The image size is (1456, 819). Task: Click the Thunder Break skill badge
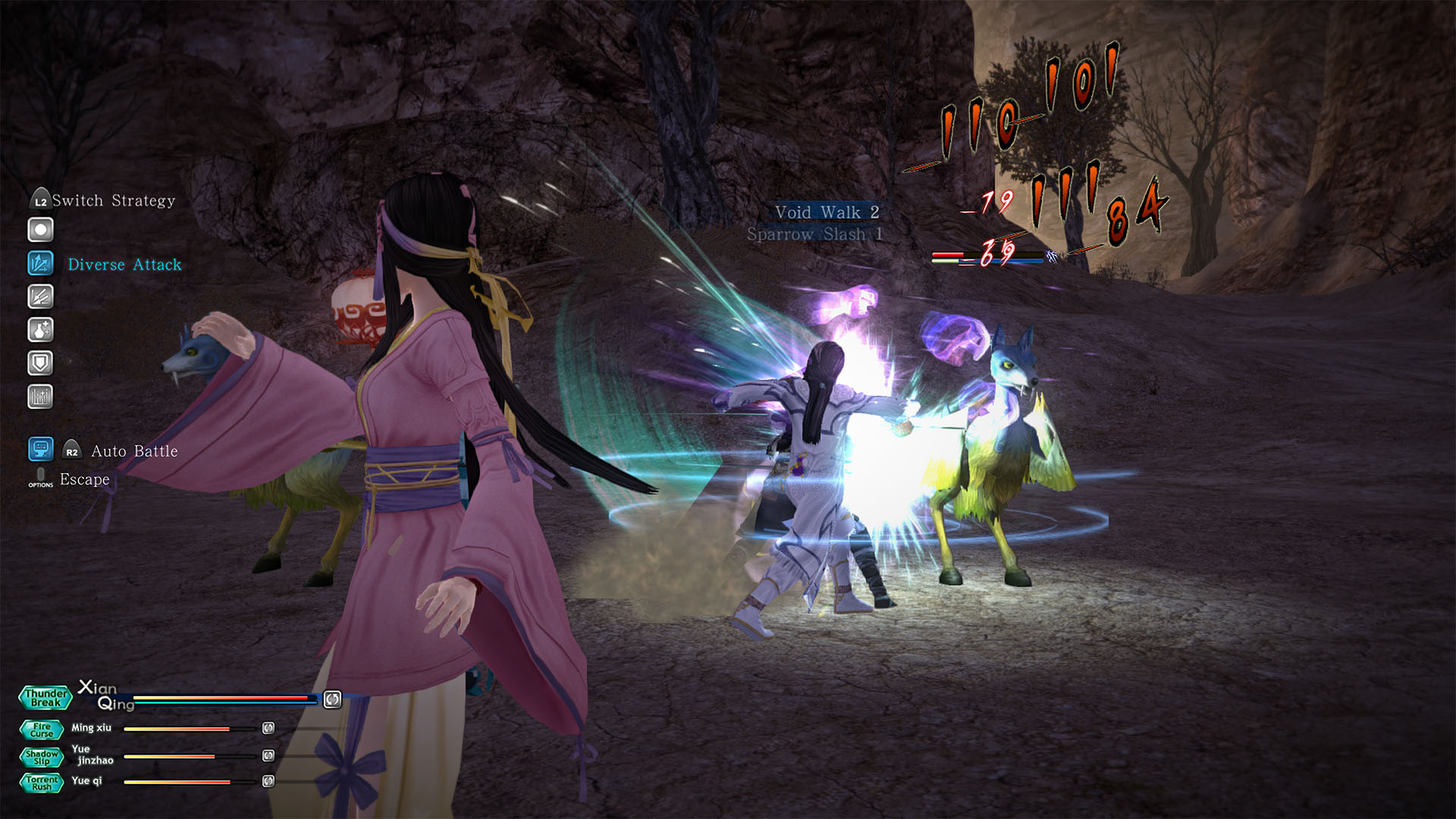point(45,698)
